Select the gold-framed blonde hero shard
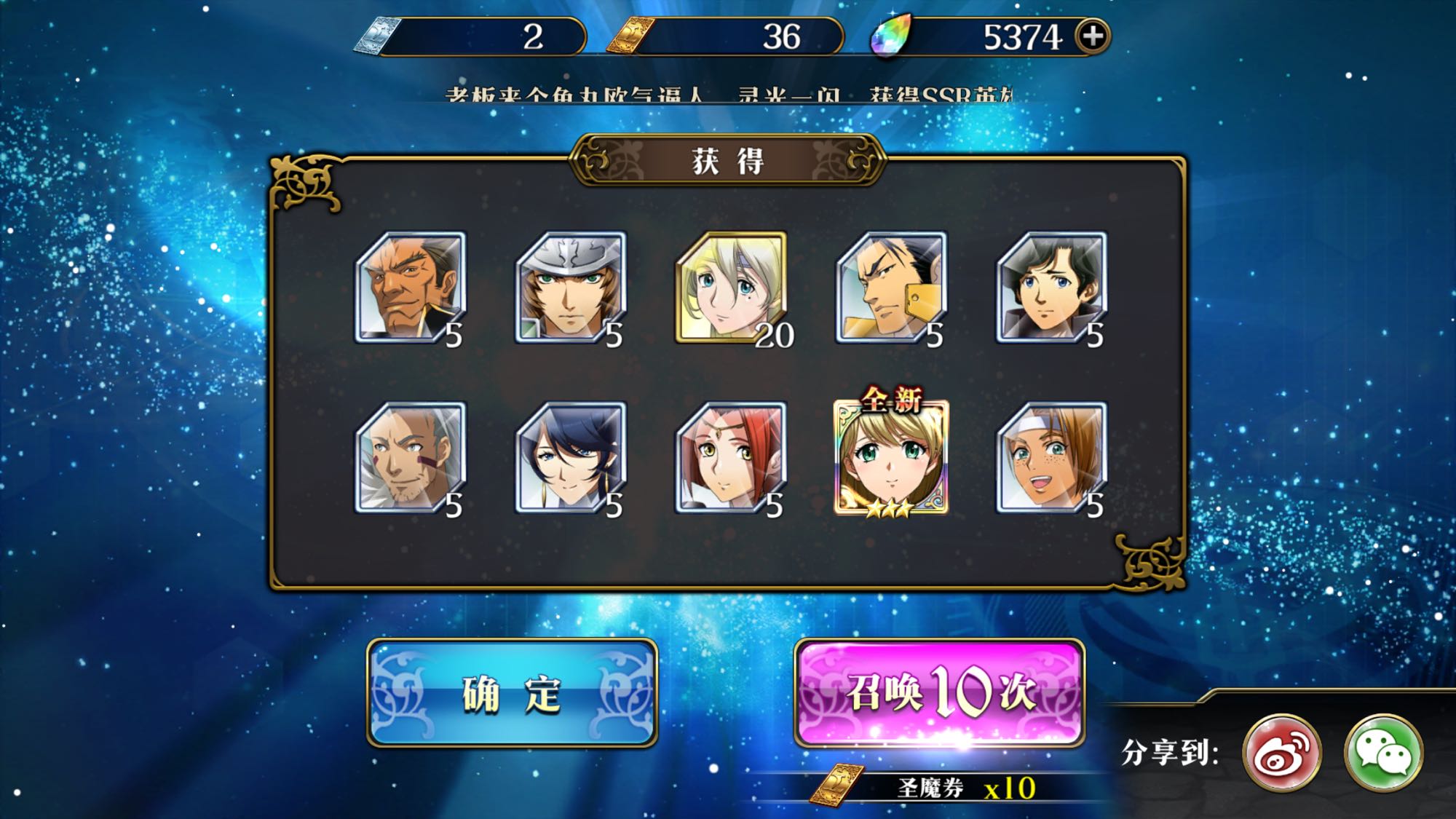 click(x=731, y=288)
